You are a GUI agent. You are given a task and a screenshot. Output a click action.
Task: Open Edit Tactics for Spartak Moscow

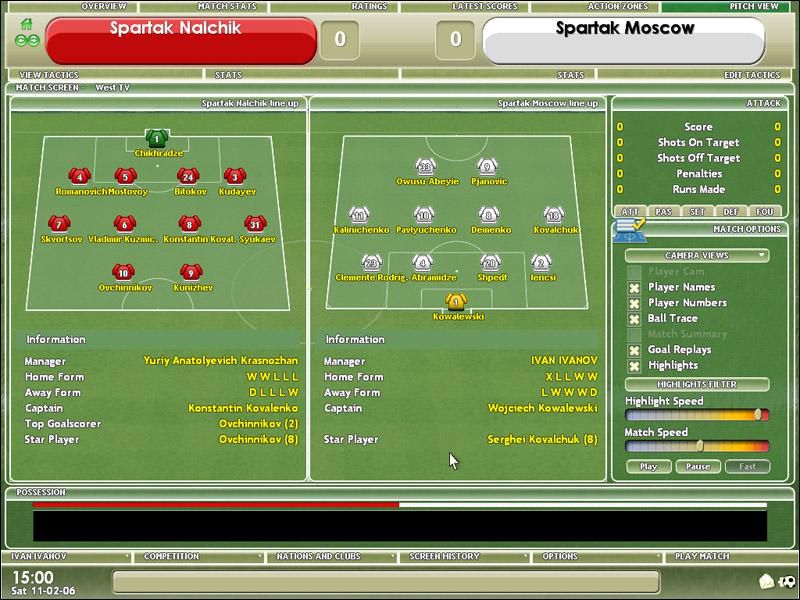[752, 75]
